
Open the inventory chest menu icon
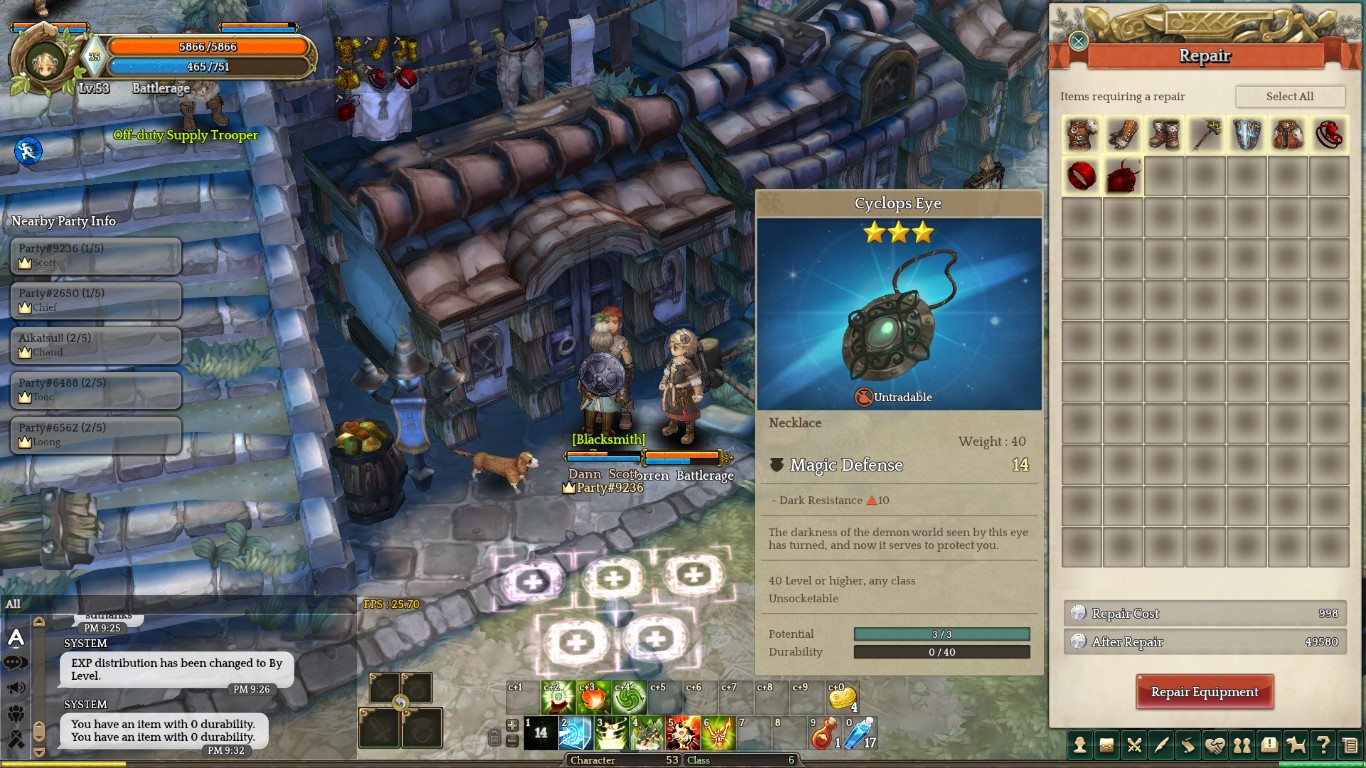(1106, 745)
